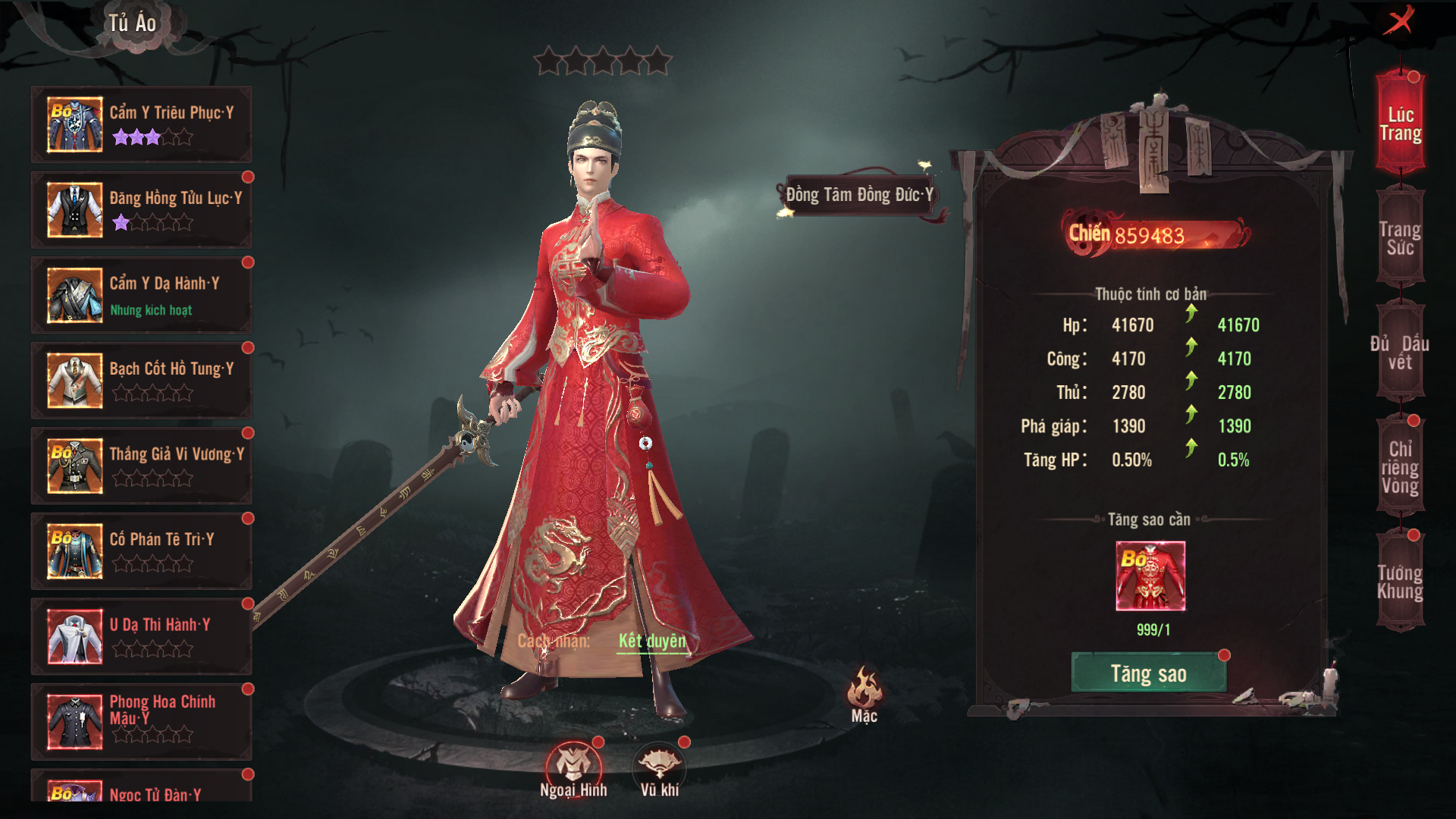Click the Tăng sao upgrade button
This screenshot has width=1456, height=819.
coord(1148,673)
